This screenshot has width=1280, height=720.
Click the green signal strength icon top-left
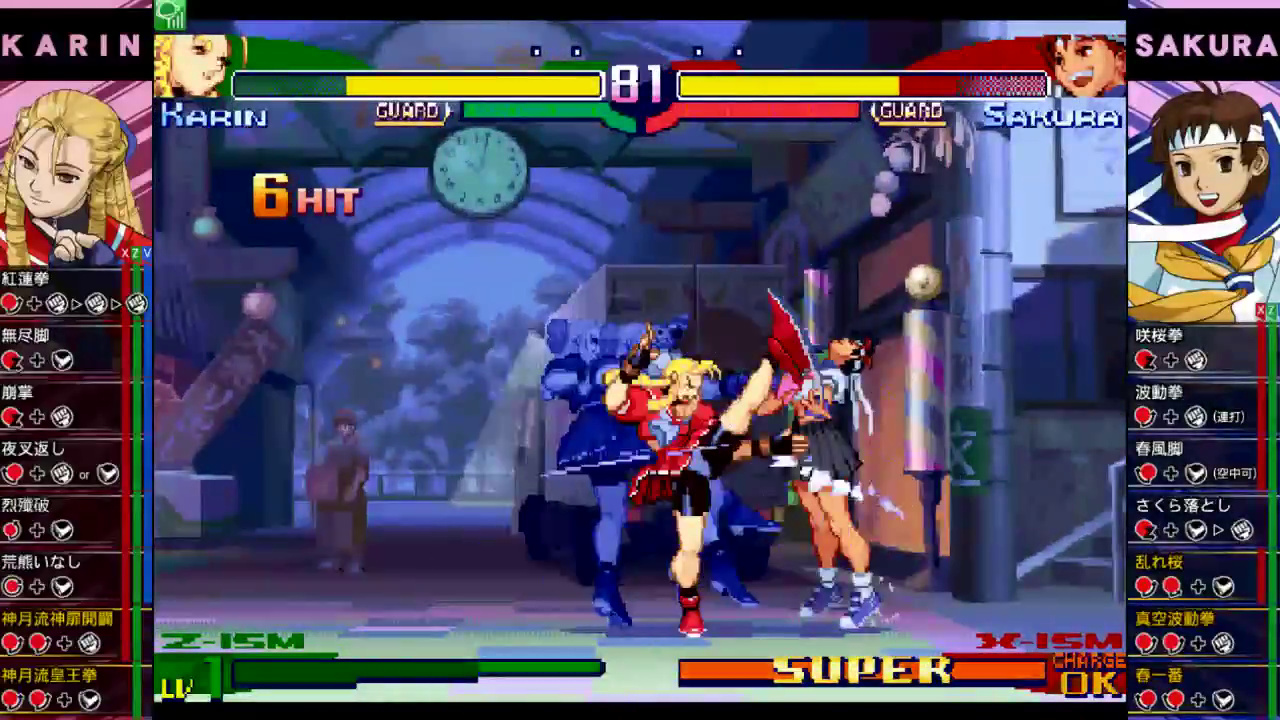click(x=172, y=14)
